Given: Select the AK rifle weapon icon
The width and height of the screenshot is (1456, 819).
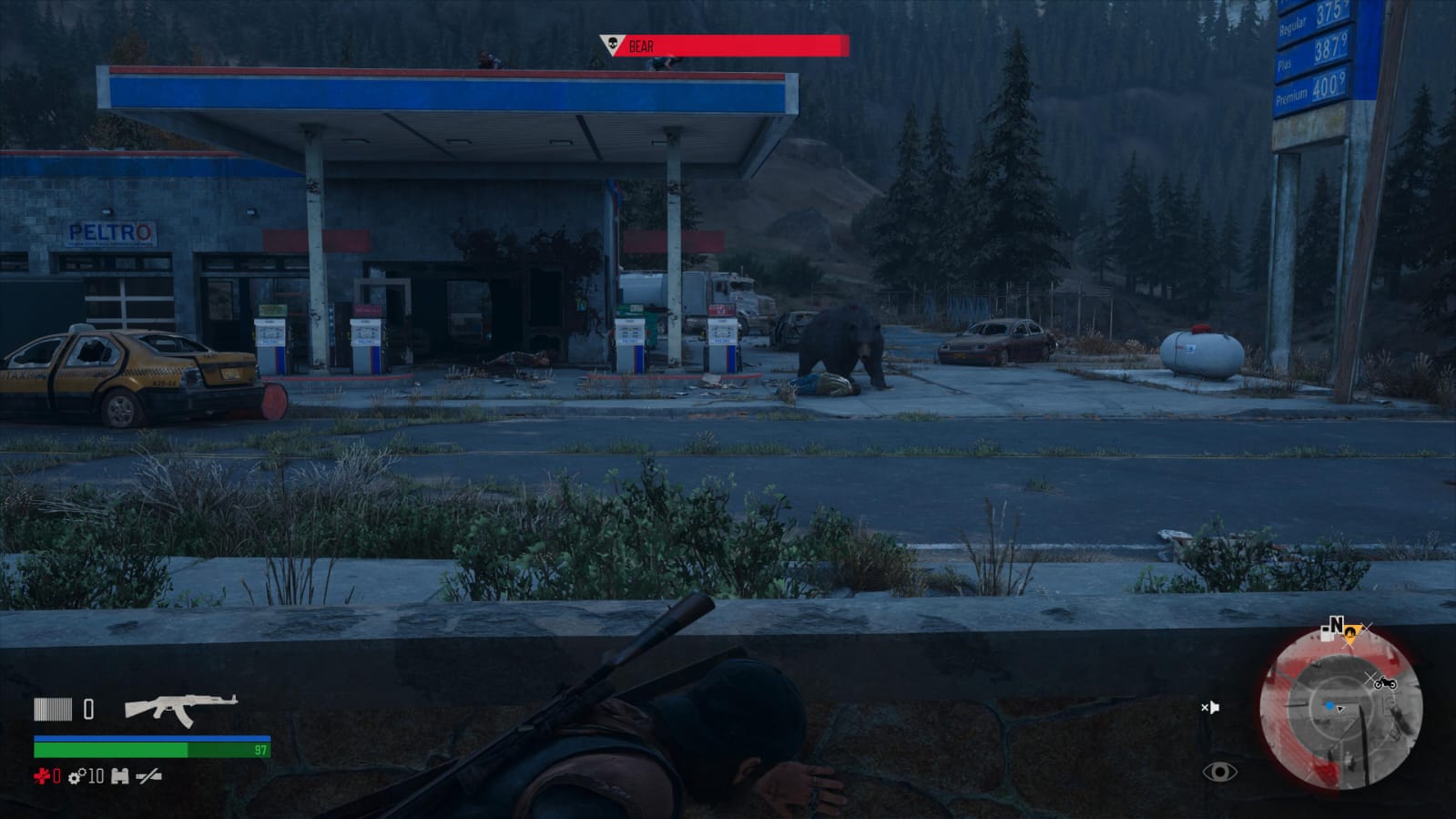Looking at the screenshot, I should 180,709.
